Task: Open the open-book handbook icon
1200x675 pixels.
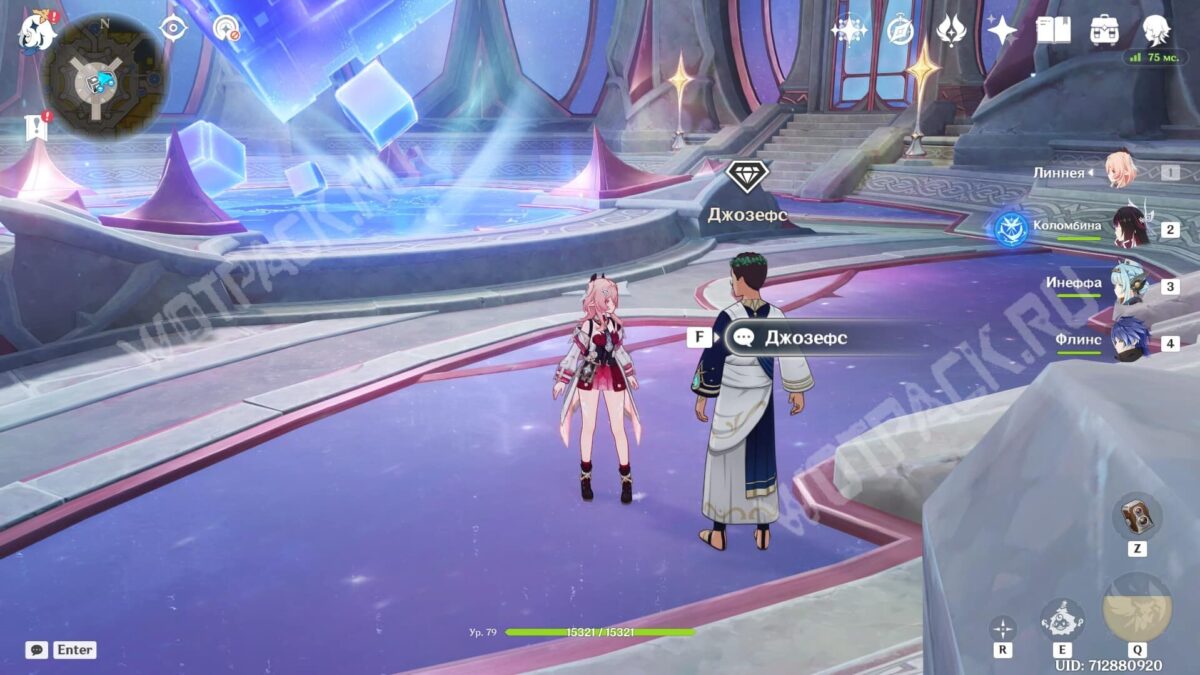Action: tap(1053, 30)
